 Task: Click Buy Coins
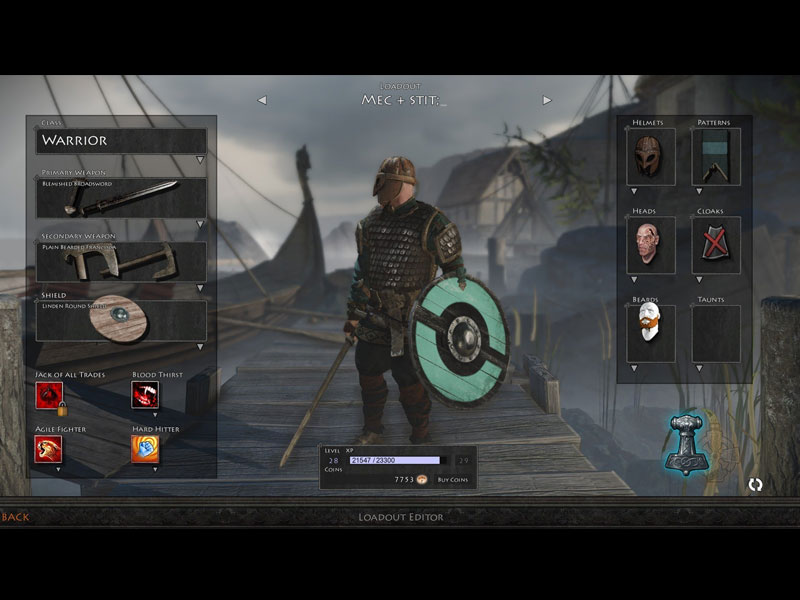point(452,481)
